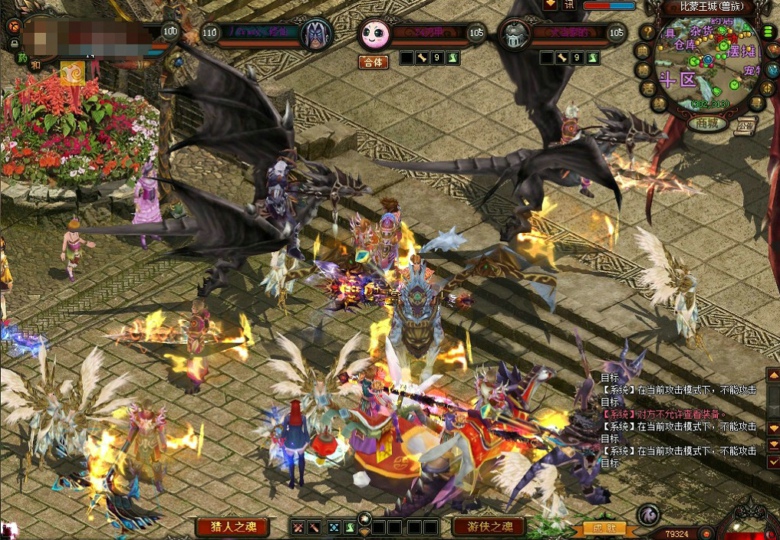780x540 pixels.
Task: Select the masked purple target portrait
Action: (x=317, y=34)
